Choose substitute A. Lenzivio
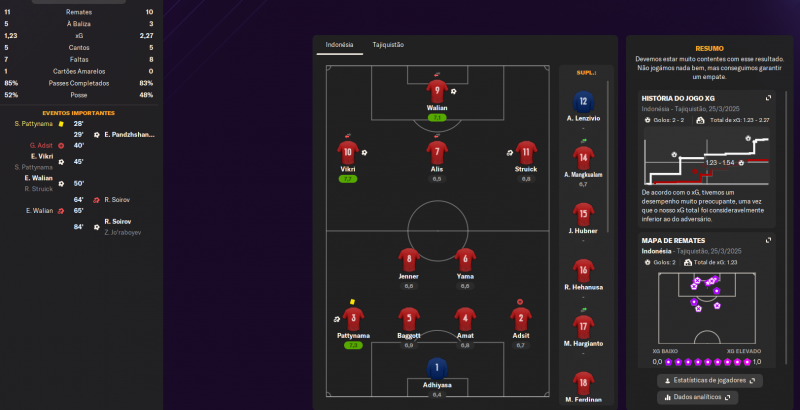 point(582,102)
